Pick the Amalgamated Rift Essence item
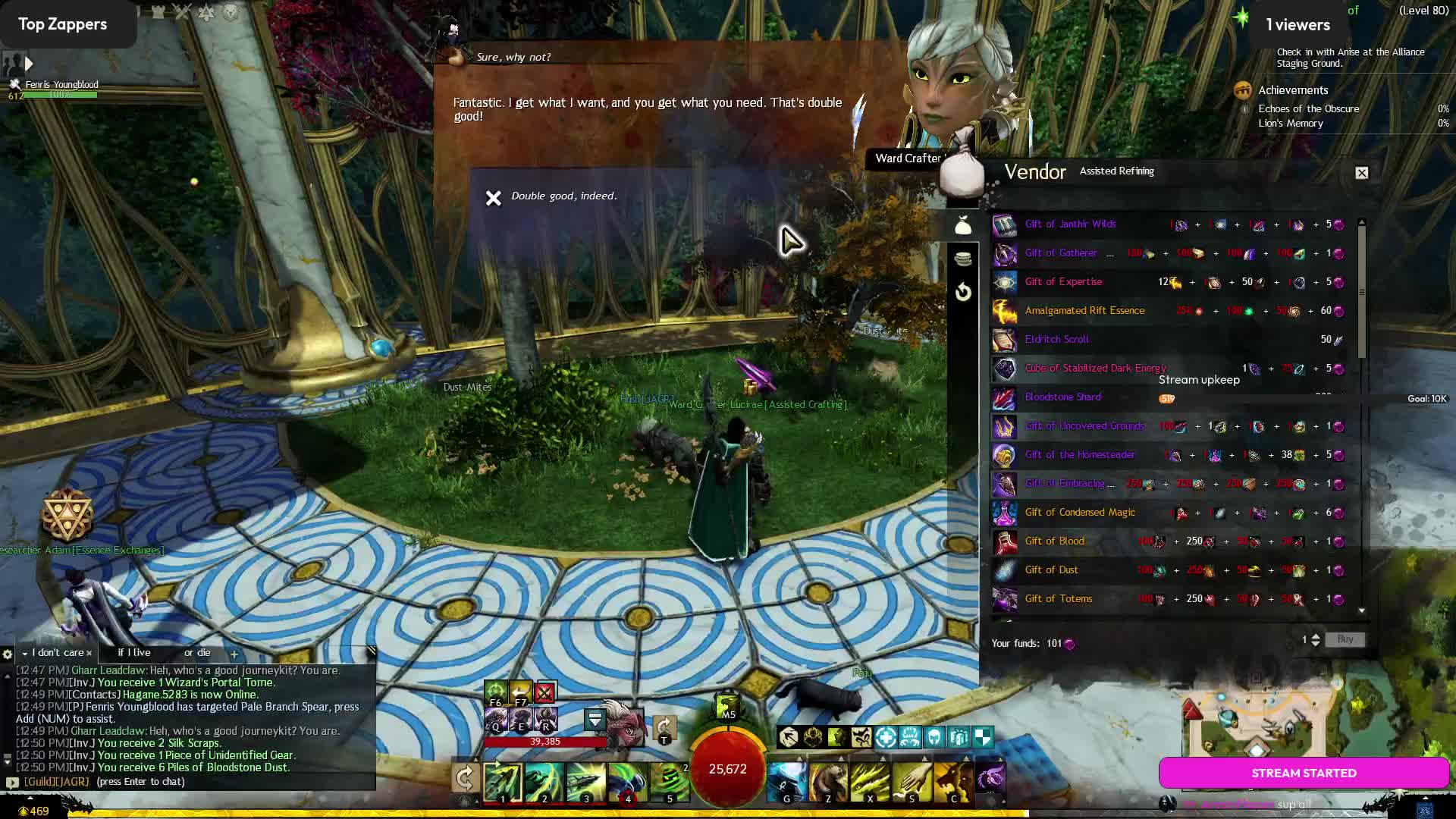The width and height of the screenshot is (1456, 819). (1084, 311)
